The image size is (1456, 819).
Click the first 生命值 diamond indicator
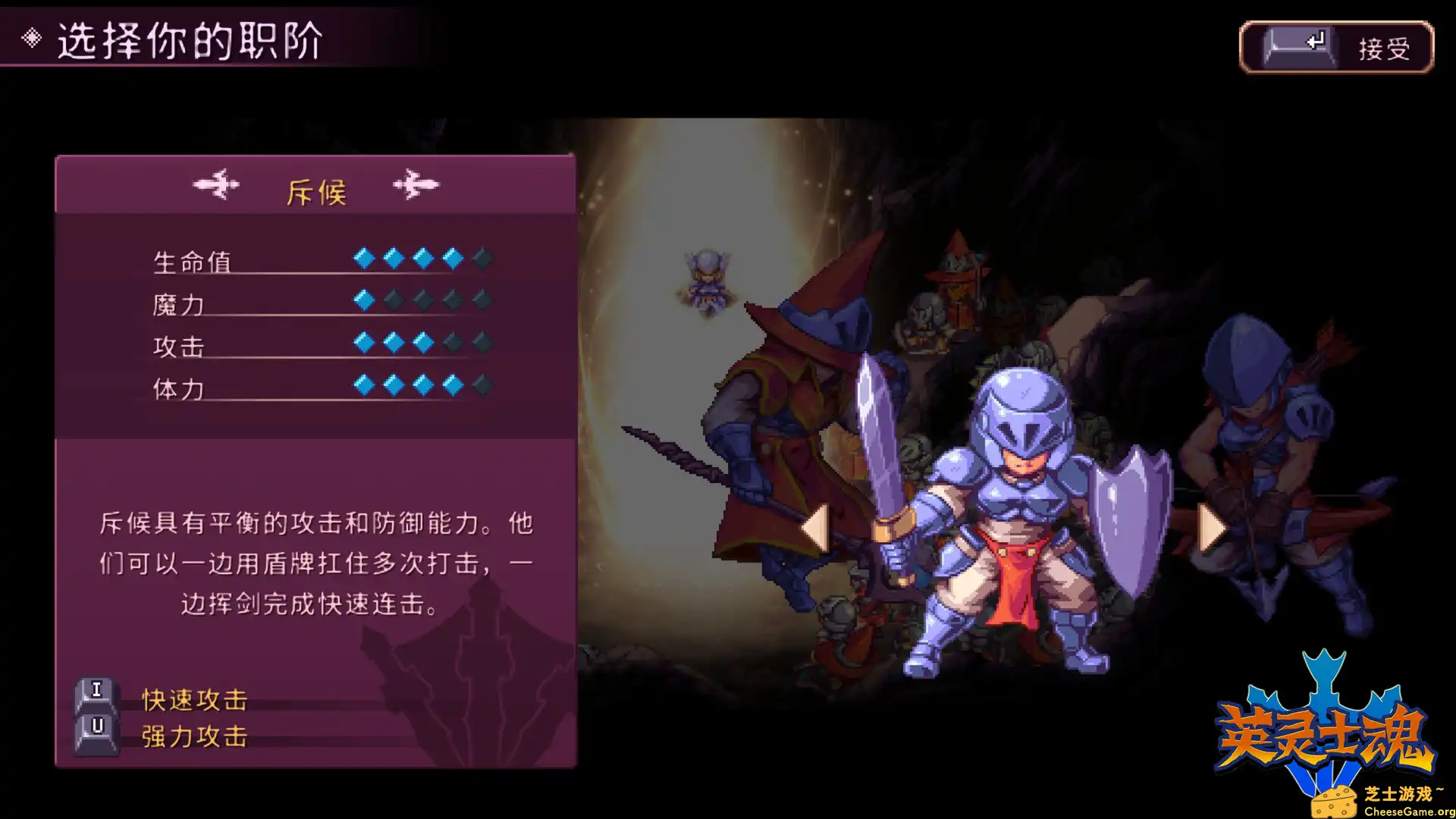tap(362, 258)
